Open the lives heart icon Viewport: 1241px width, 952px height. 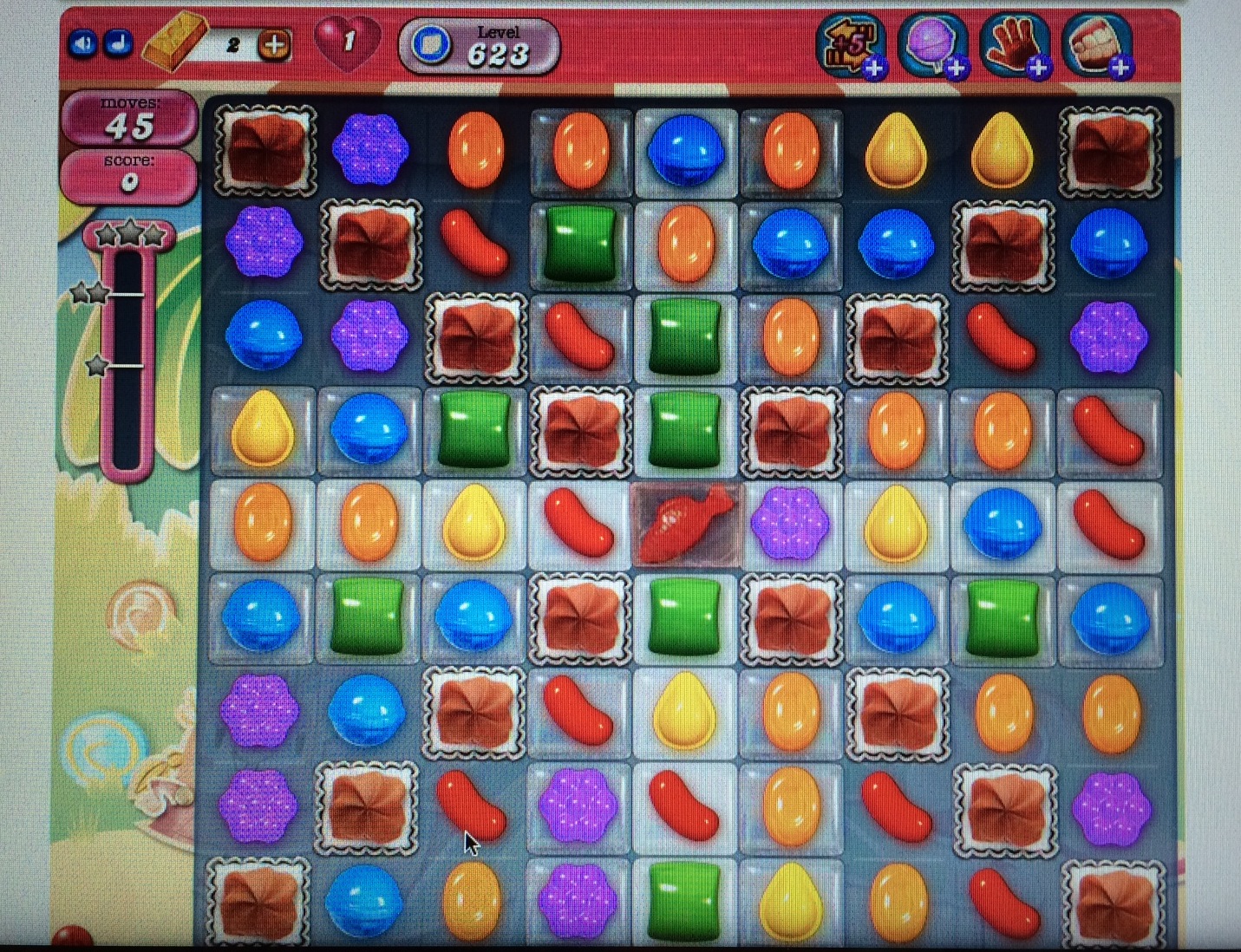coord(346,42)
